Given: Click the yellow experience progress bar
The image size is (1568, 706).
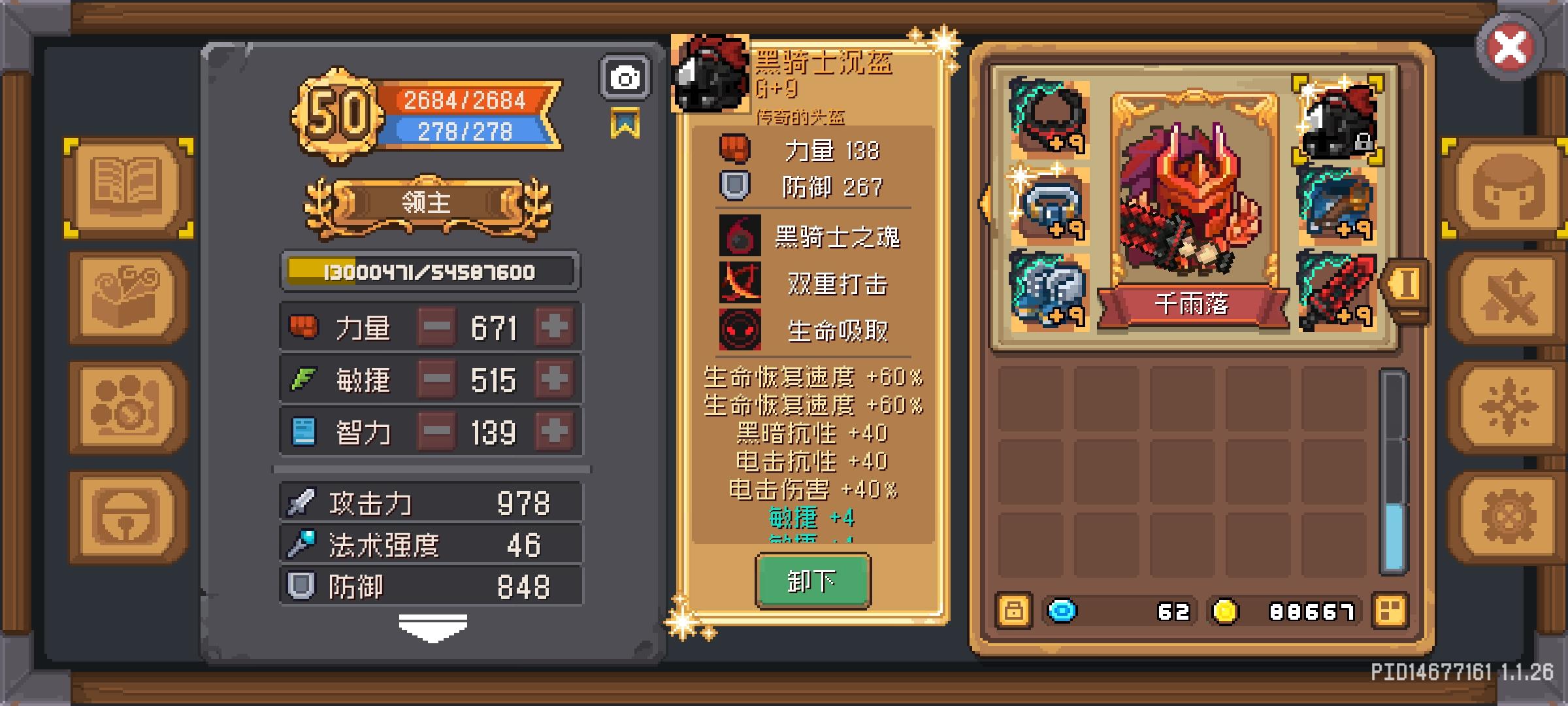Looking at the screenshot, I should pyautogui.click(x=428, y=271).
